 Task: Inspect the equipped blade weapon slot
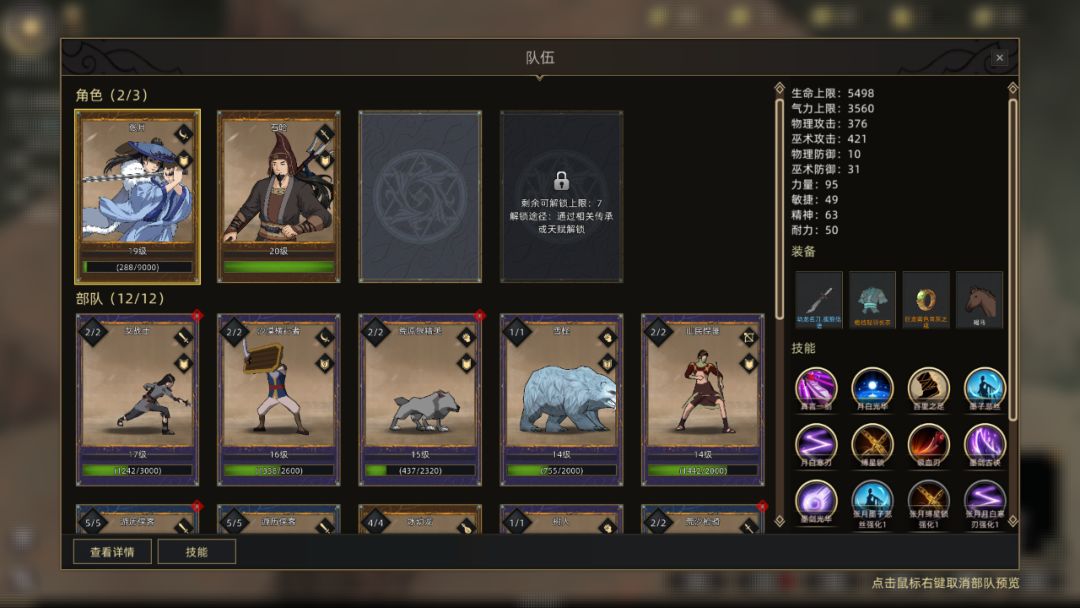(x=819, y=300)
